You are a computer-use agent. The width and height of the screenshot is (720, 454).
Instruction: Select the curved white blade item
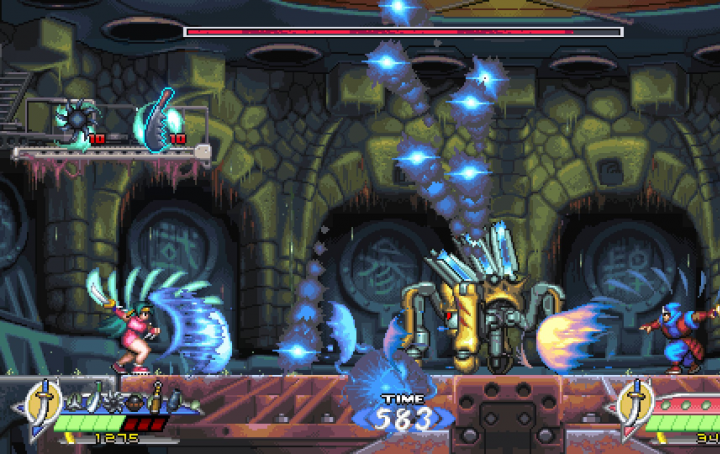(x=93, y=398)
